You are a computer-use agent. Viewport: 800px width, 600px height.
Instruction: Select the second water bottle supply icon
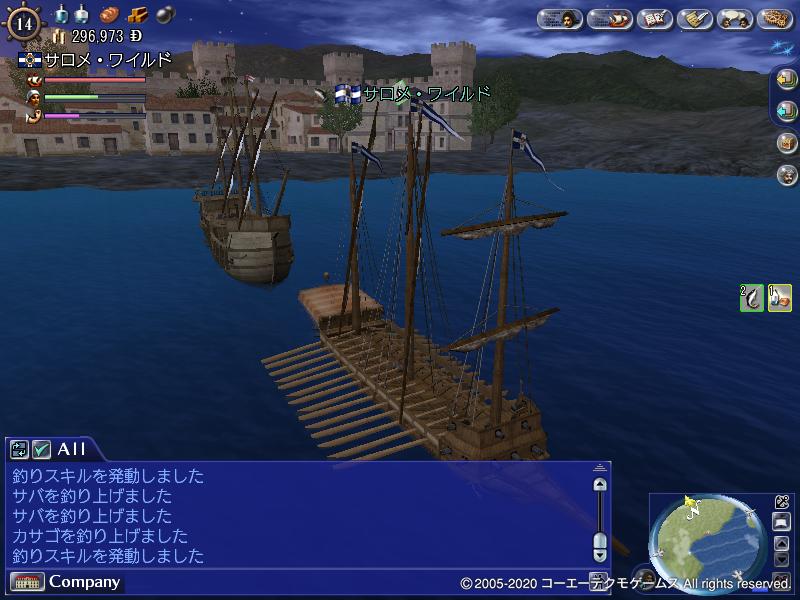pyautogui.click(x=82, y=15)
